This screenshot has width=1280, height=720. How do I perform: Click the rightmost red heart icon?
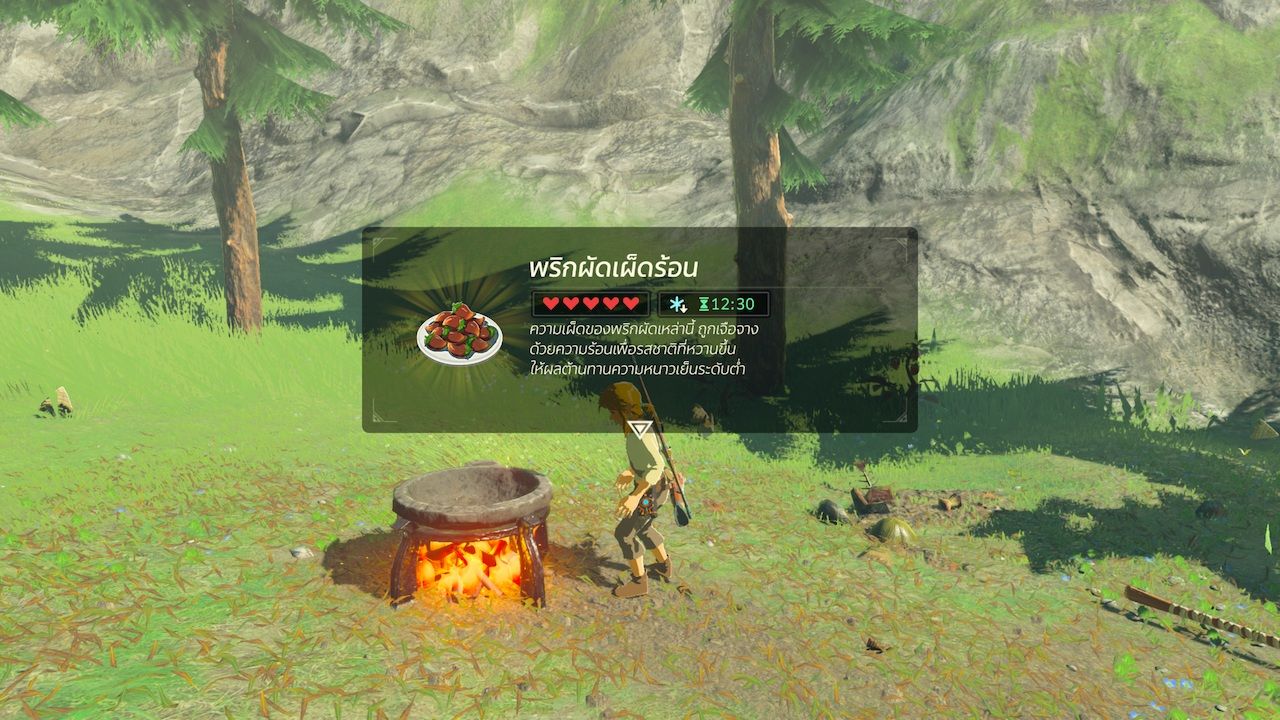pyautogui.click(x=631, y=303)
